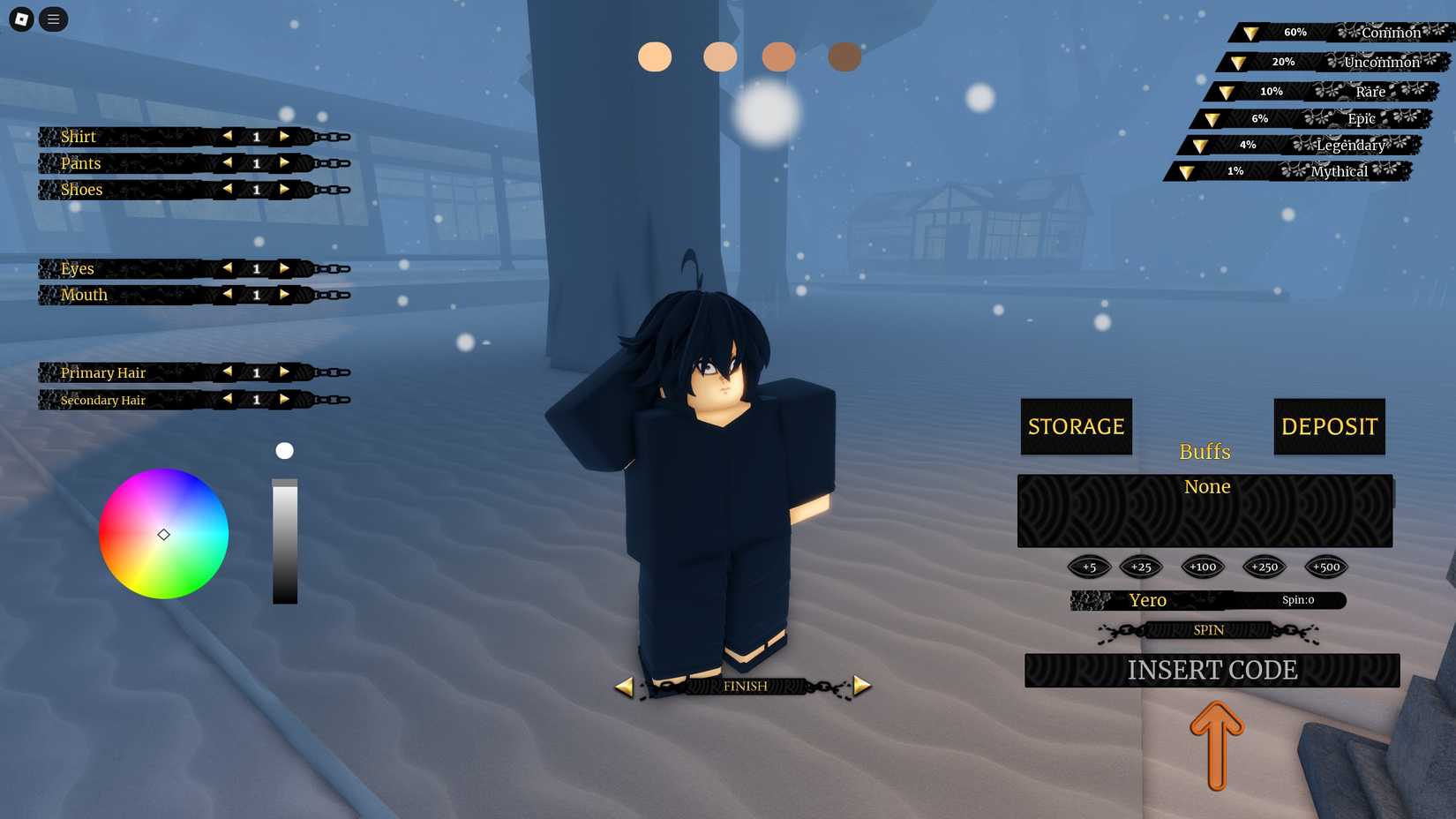This screenshot has height=819, width=1456.
Task: Cycle Primary Hair forward with right arrow
Action: click(x=284, y=372)
